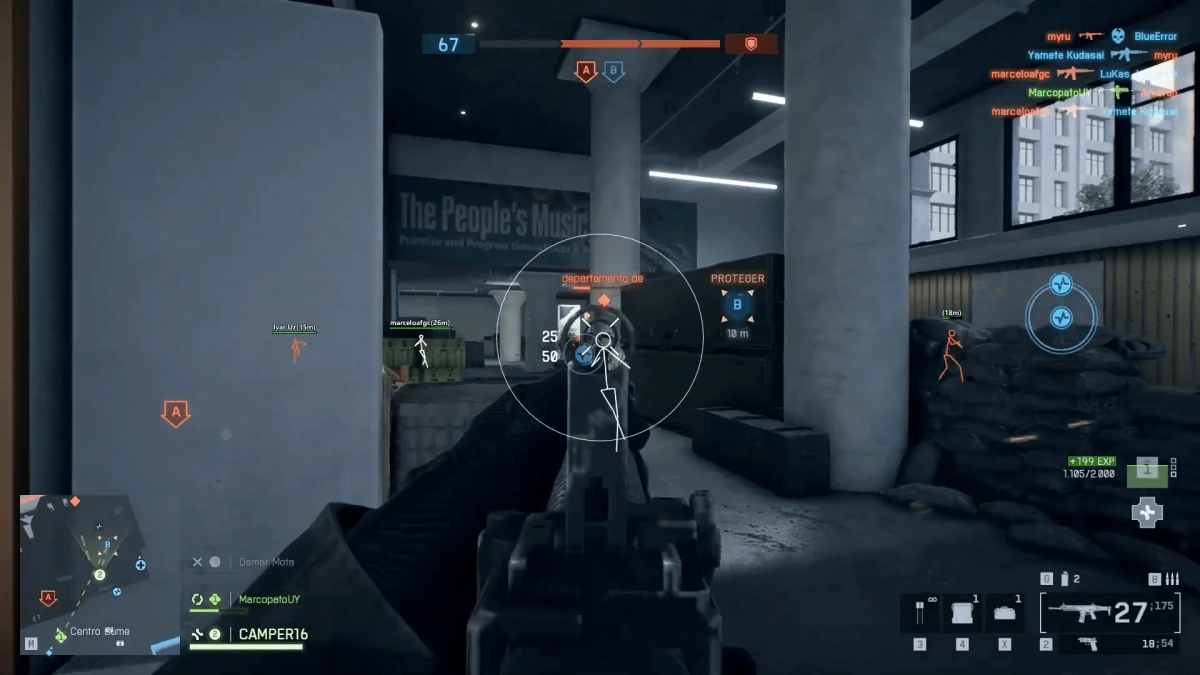Select squad member CAMPER16 in squad list

coord(272,634)
